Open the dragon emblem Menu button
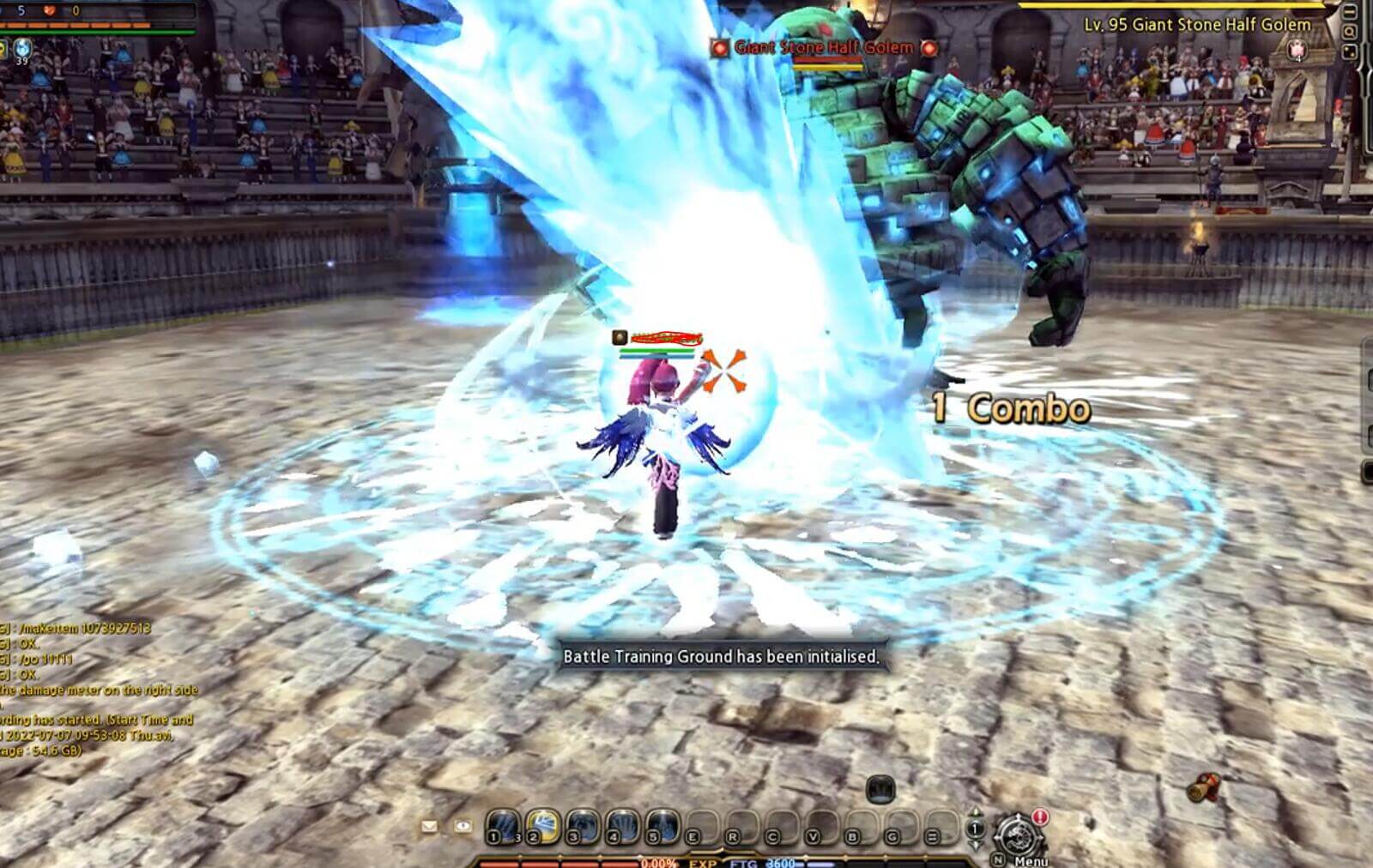 [x=1018, y=836]
